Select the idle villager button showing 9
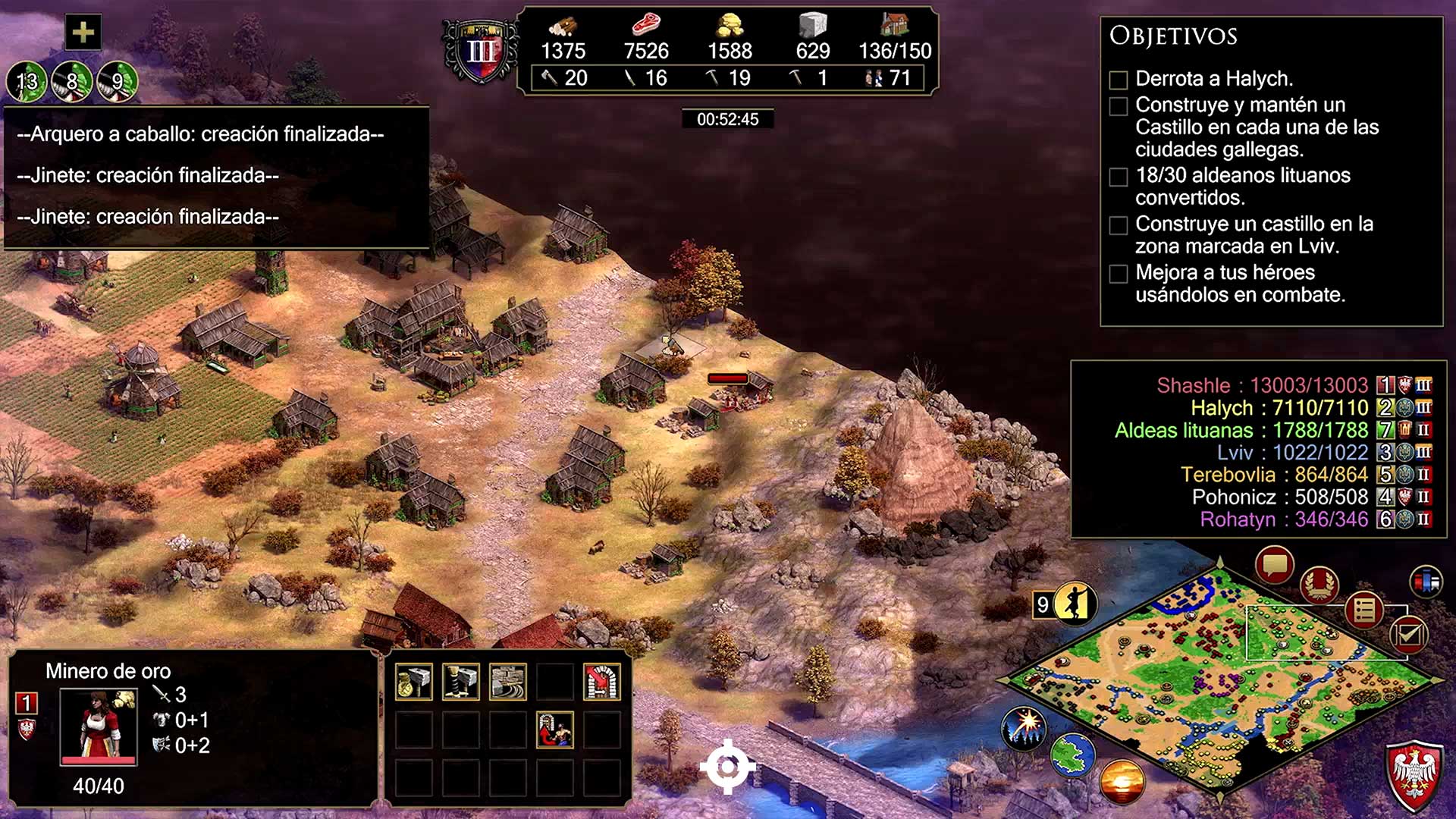This screenshot has height=819, width=1456. point(1065,604)
